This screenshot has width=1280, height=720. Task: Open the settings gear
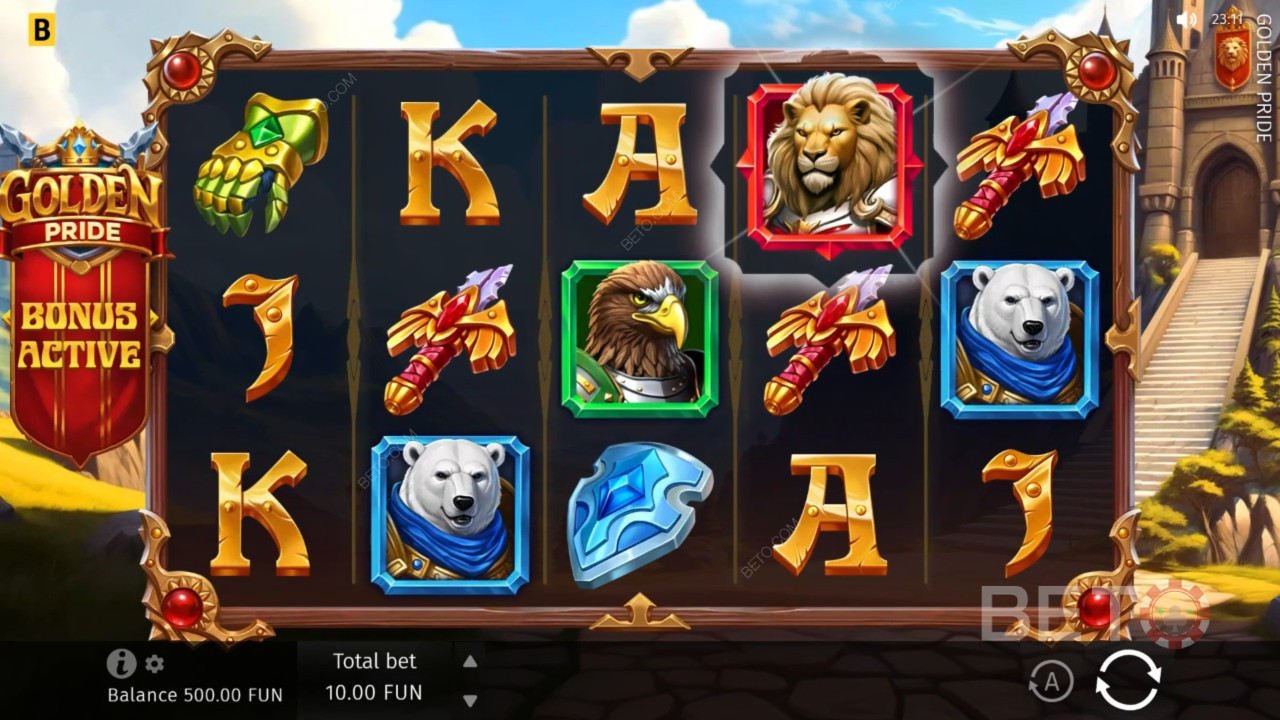pos(154,664)
